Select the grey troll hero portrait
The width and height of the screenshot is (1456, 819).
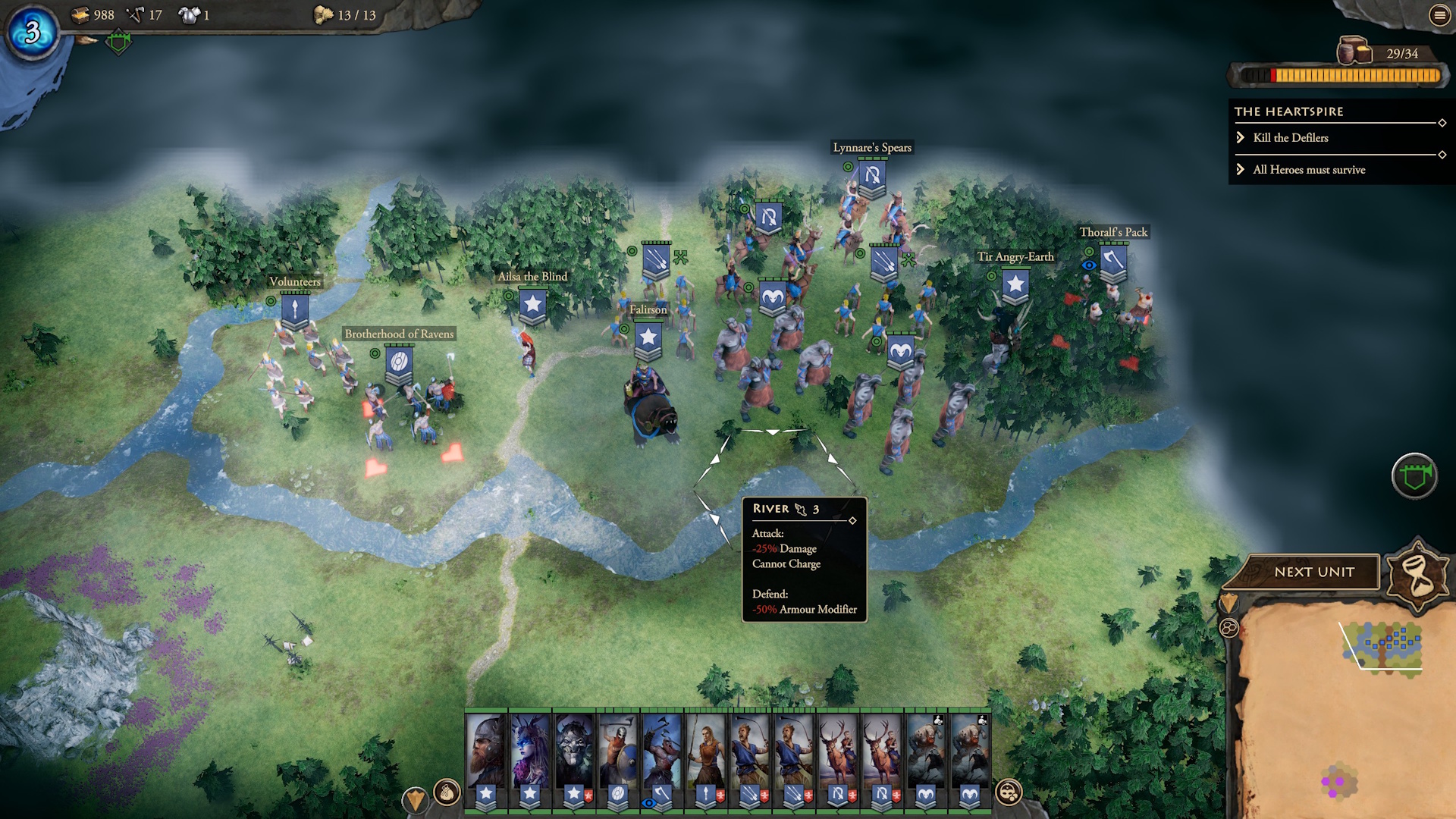coord(573,751)
